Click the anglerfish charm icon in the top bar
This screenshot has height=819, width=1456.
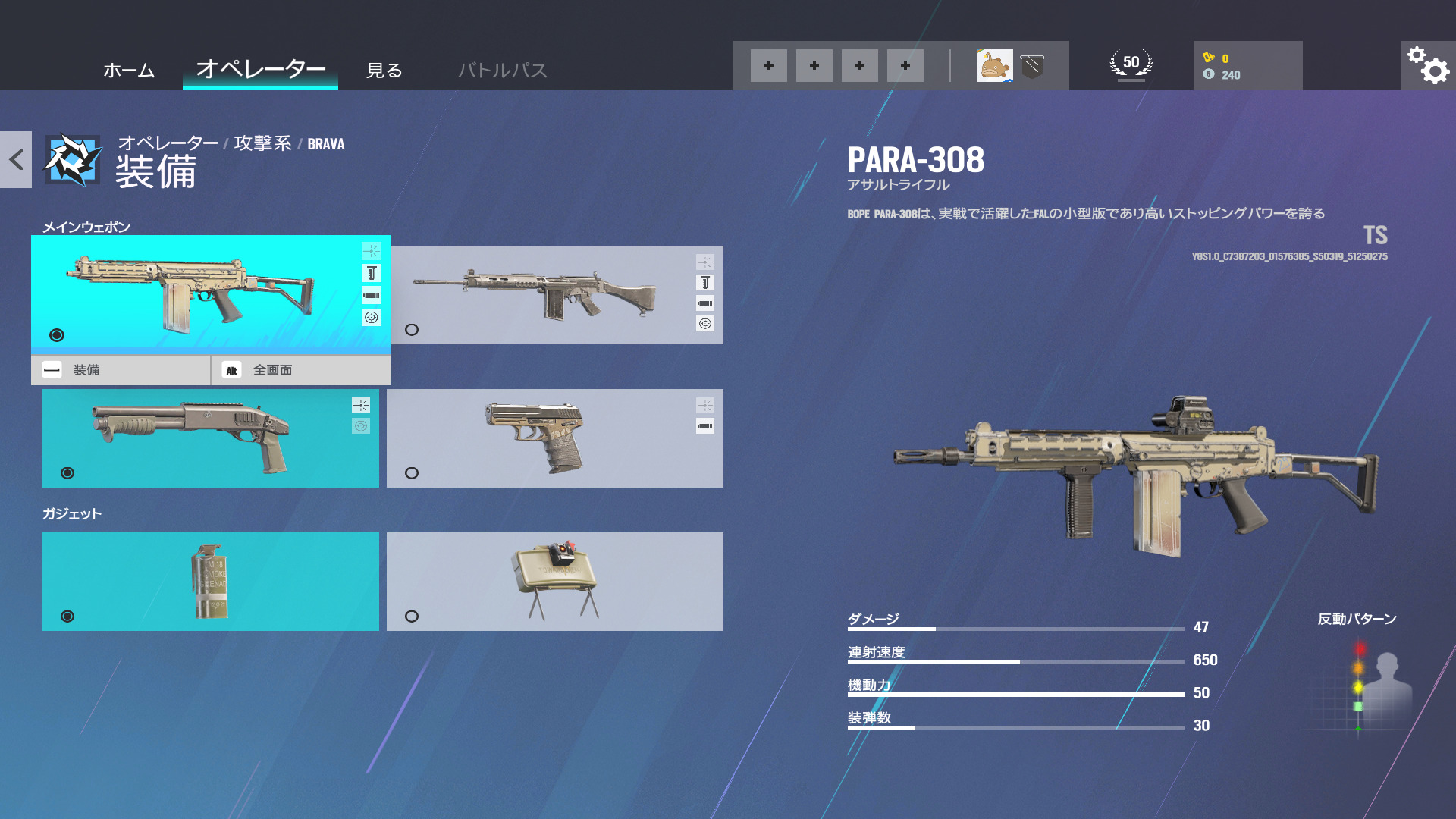(996, 66)
